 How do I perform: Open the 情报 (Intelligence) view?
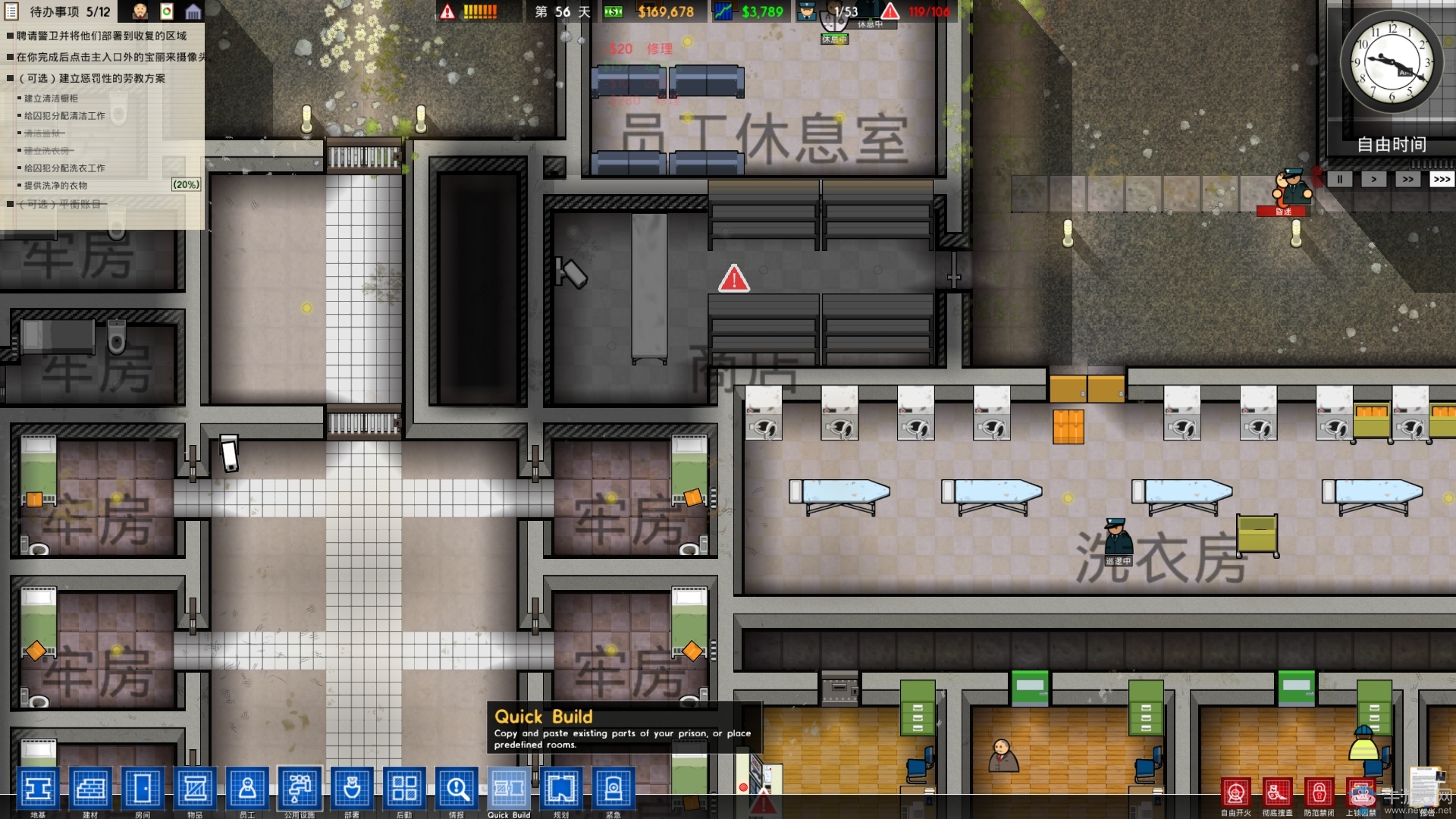click(x=457, y=789)
